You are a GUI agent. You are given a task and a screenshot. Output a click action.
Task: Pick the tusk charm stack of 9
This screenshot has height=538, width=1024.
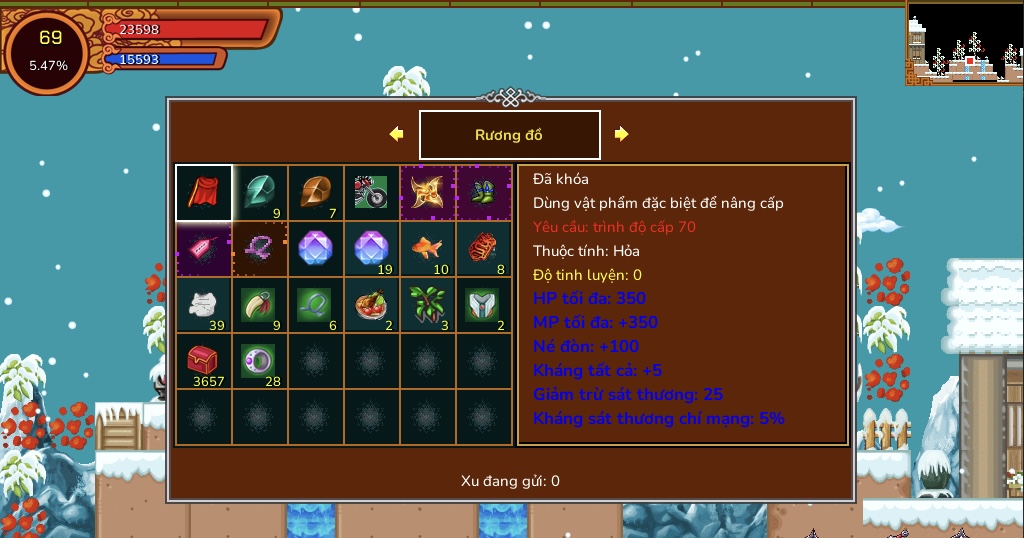[260, 304]
